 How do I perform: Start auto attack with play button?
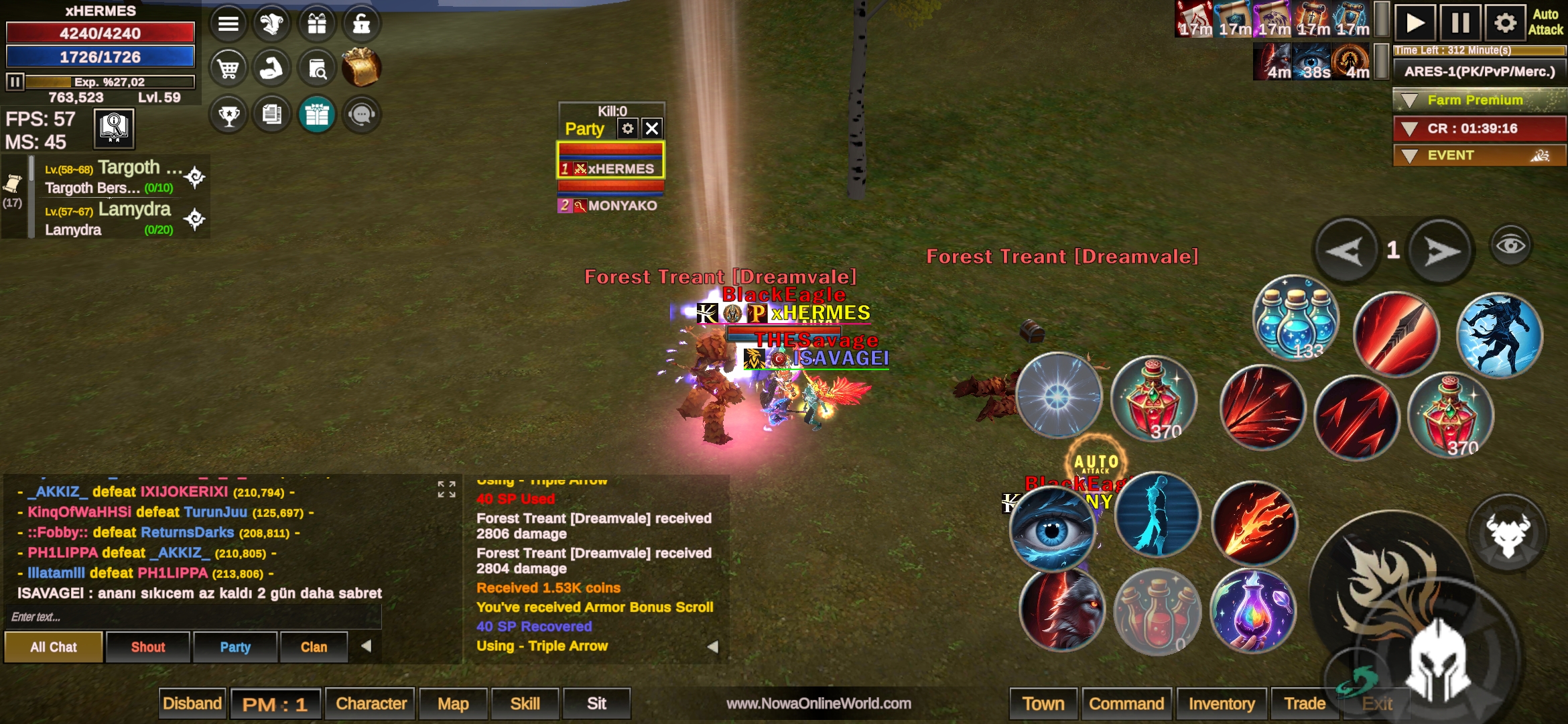pyautogui.click(x=1415, y=23)
